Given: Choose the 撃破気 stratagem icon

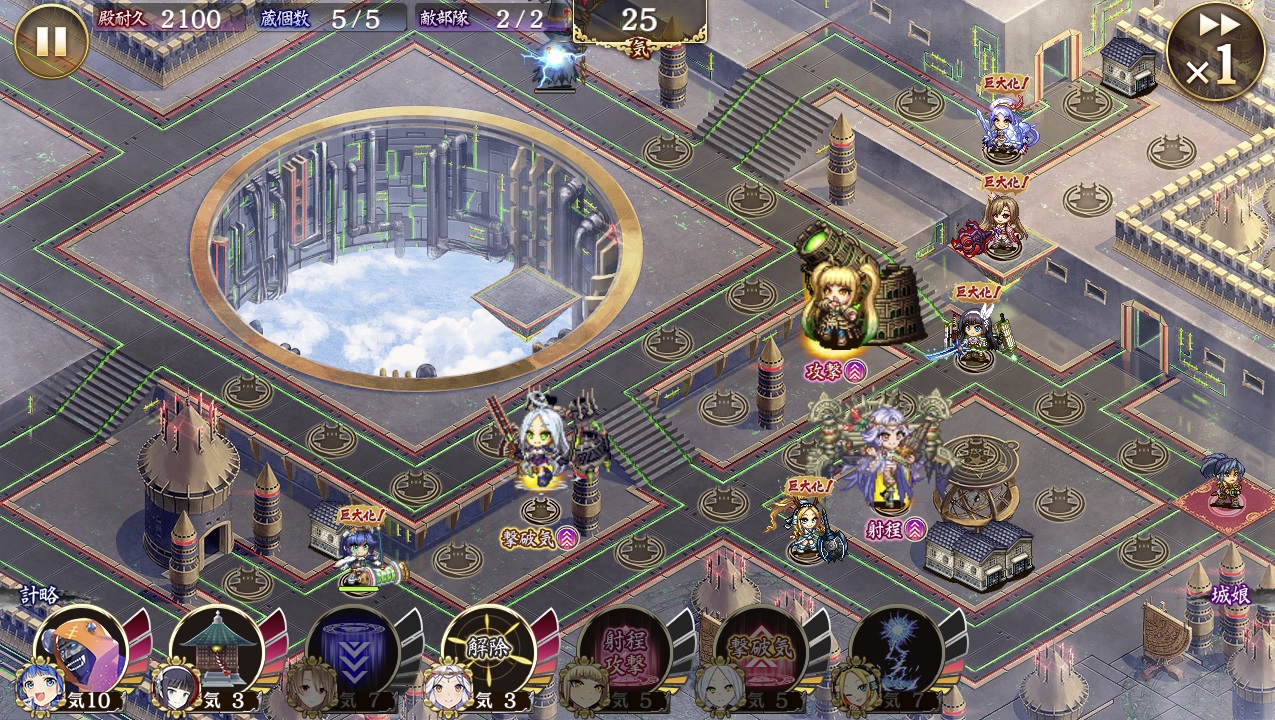Looking at the screenshot, I should [x=760, y=652].
